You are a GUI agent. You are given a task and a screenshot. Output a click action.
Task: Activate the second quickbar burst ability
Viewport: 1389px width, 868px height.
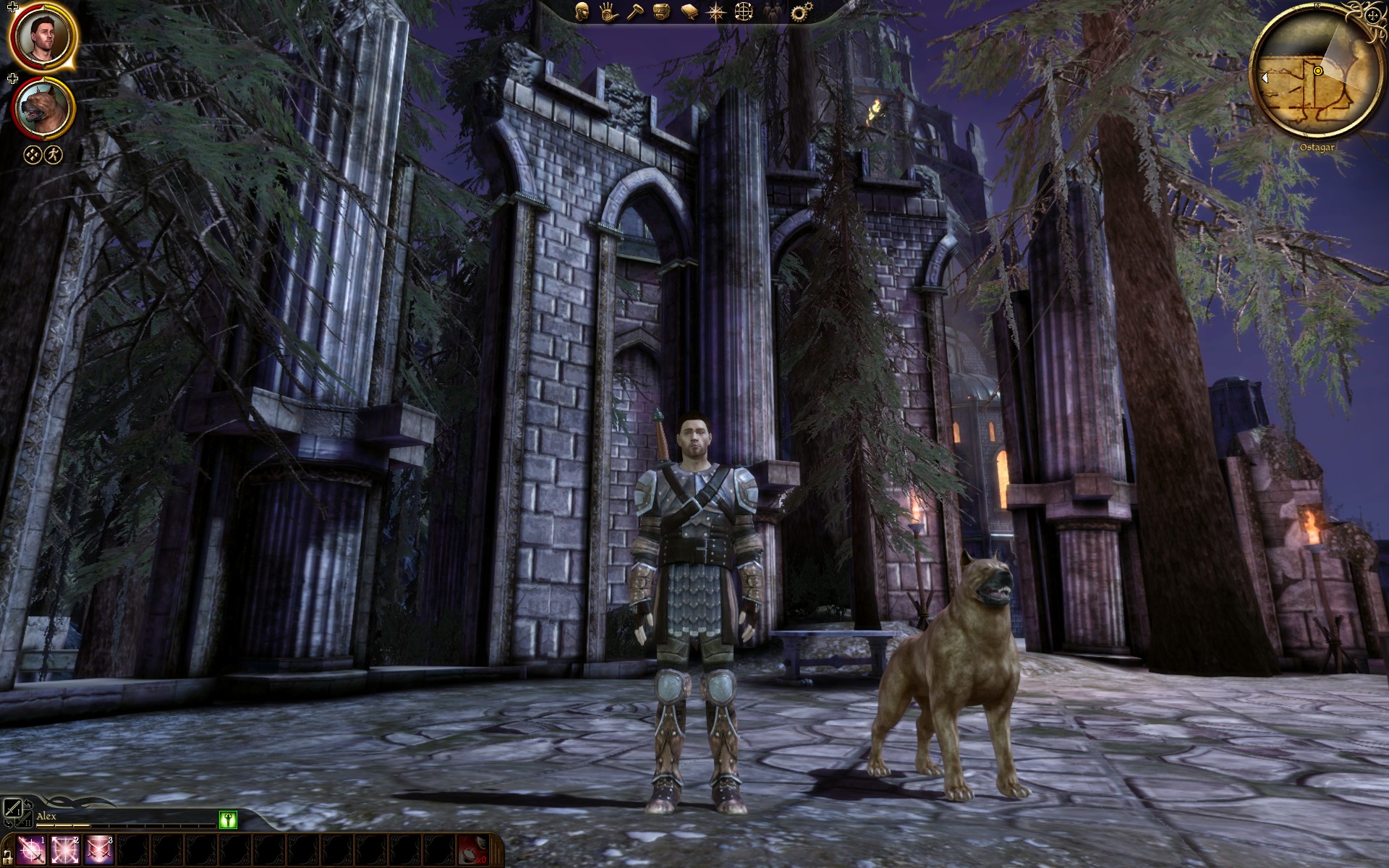pos(65,850)
